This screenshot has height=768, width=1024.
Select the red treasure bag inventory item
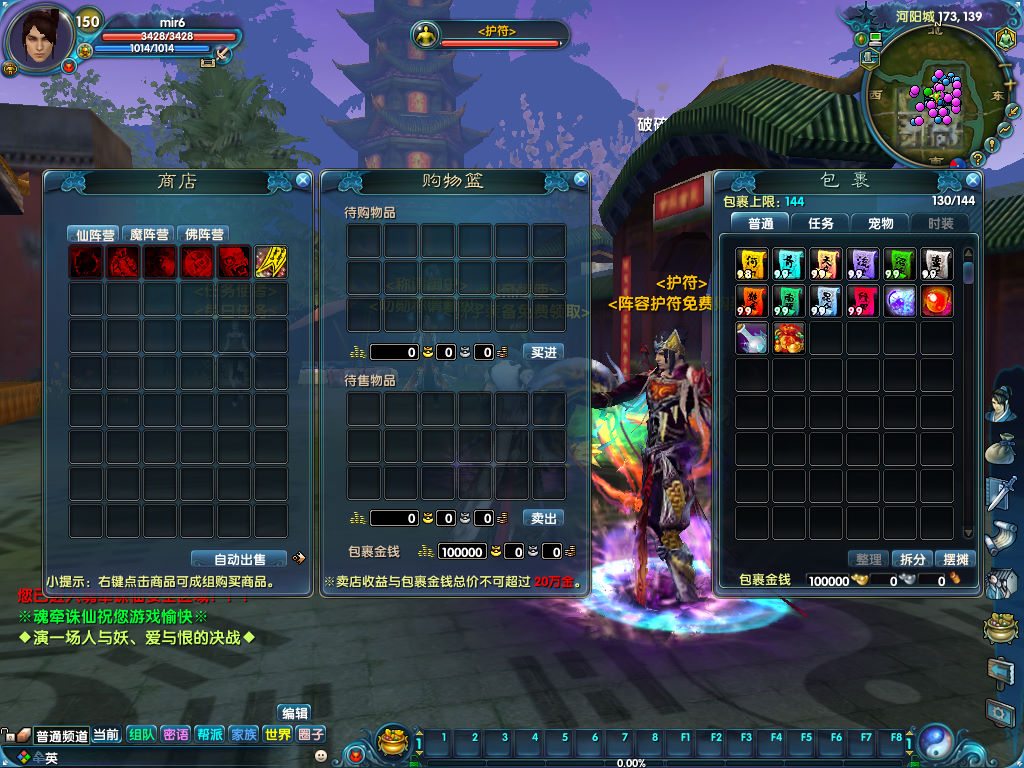point(789,338)
